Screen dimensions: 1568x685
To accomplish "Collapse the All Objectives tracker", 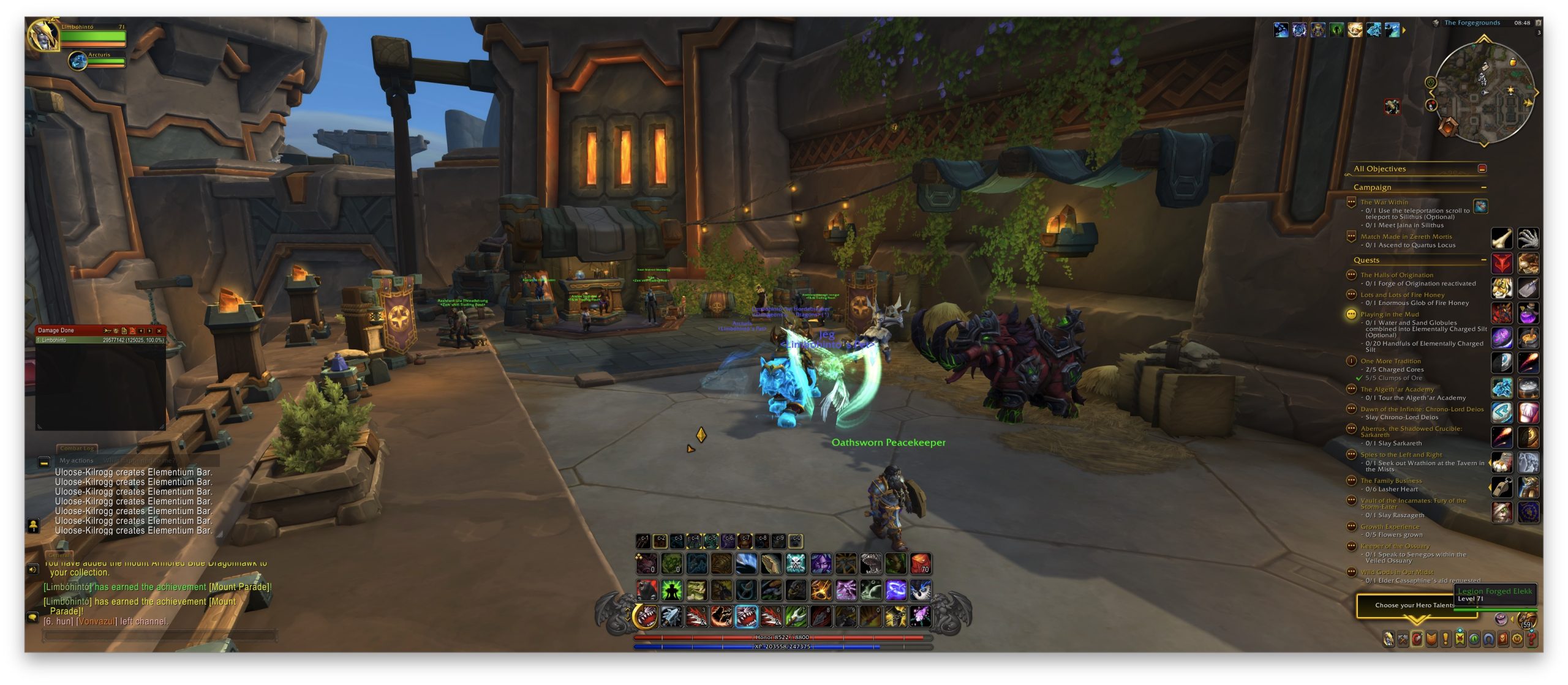I will [1482, 169].
